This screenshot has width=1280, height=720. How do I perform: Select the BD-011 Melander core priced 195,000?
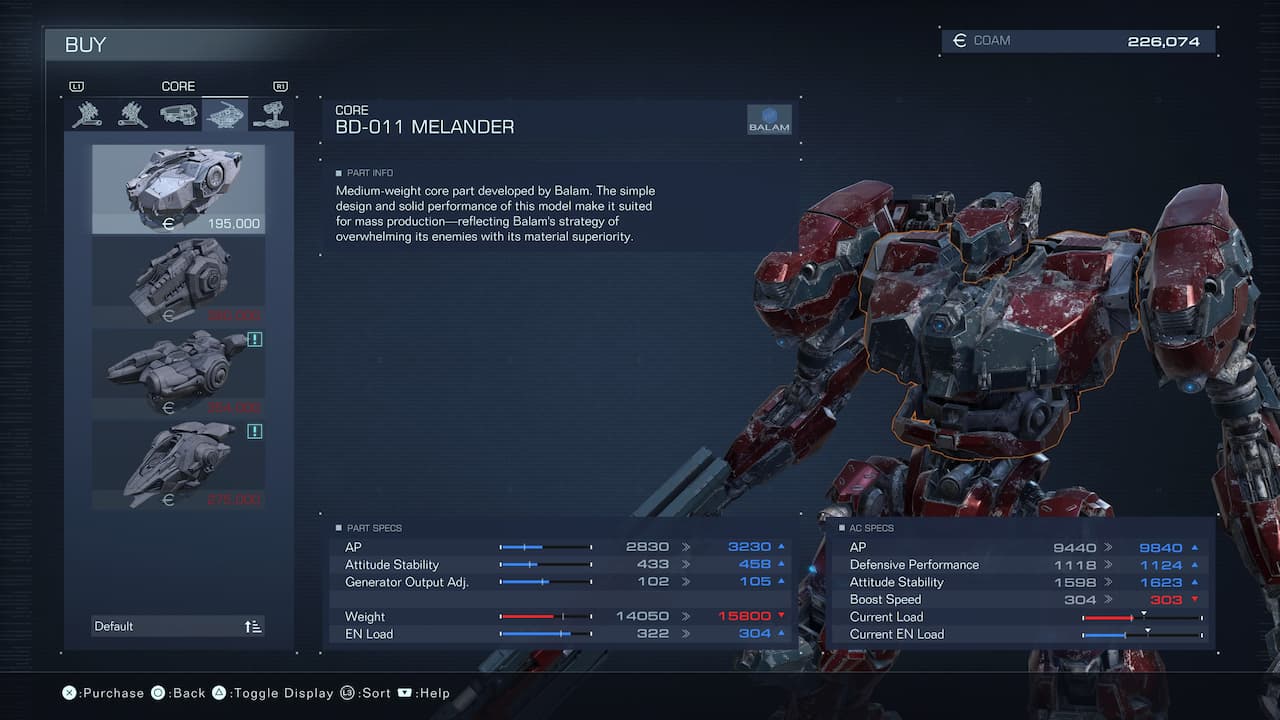[178, 189]
